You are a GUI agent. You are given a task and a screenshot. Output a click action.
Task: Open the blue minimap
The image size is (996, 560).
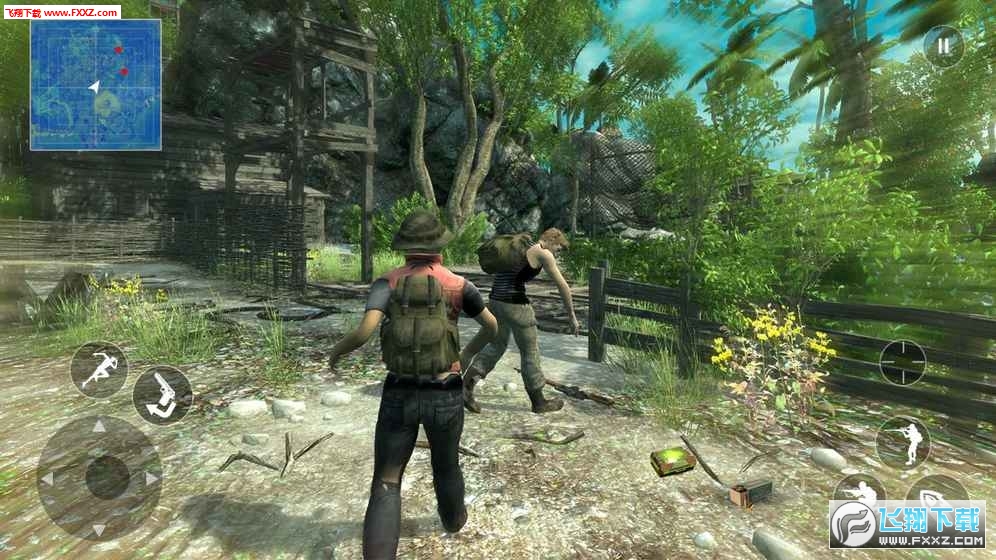96,85
